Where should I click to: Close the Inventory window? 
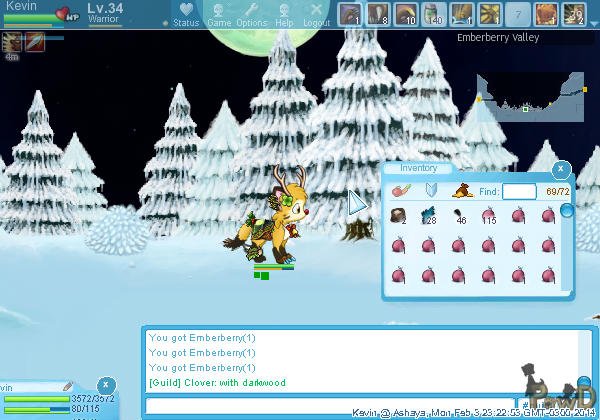[x=562, y=170]
